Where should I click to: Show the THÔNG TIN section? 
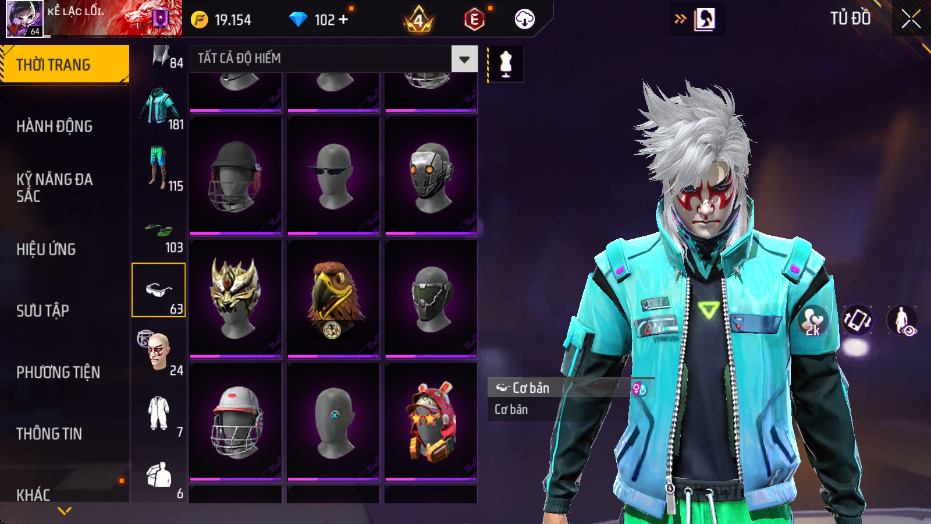[x=50, y=434]
